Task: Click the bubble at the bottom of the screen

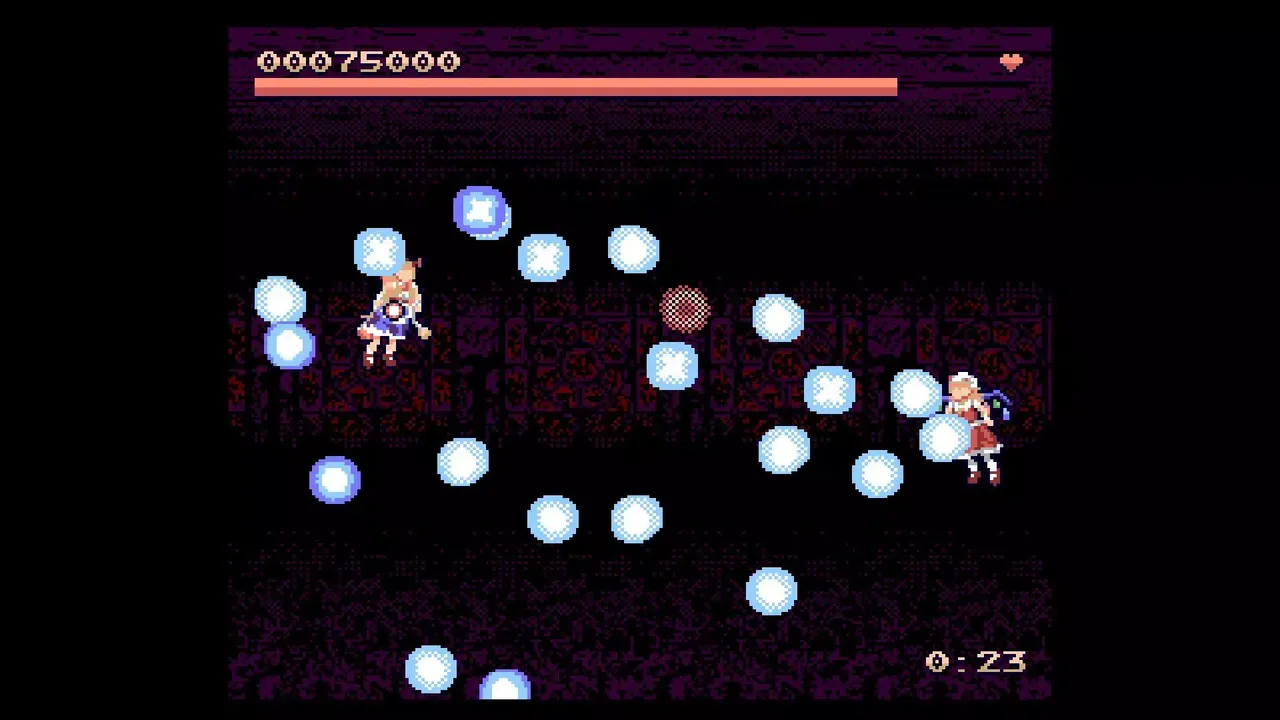Action: tap(432, 668)
